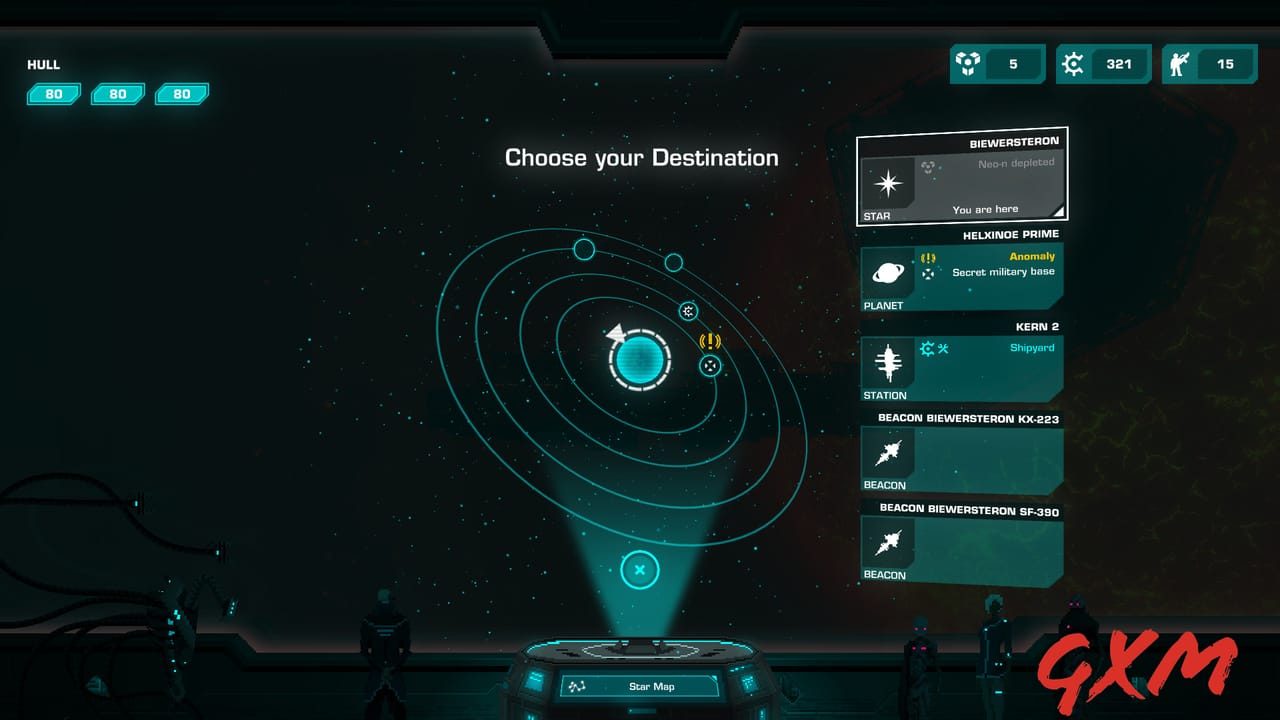Click the central star on the orbit map
The height and width of the screenshot is (720, 1280).
click(640, 360)
